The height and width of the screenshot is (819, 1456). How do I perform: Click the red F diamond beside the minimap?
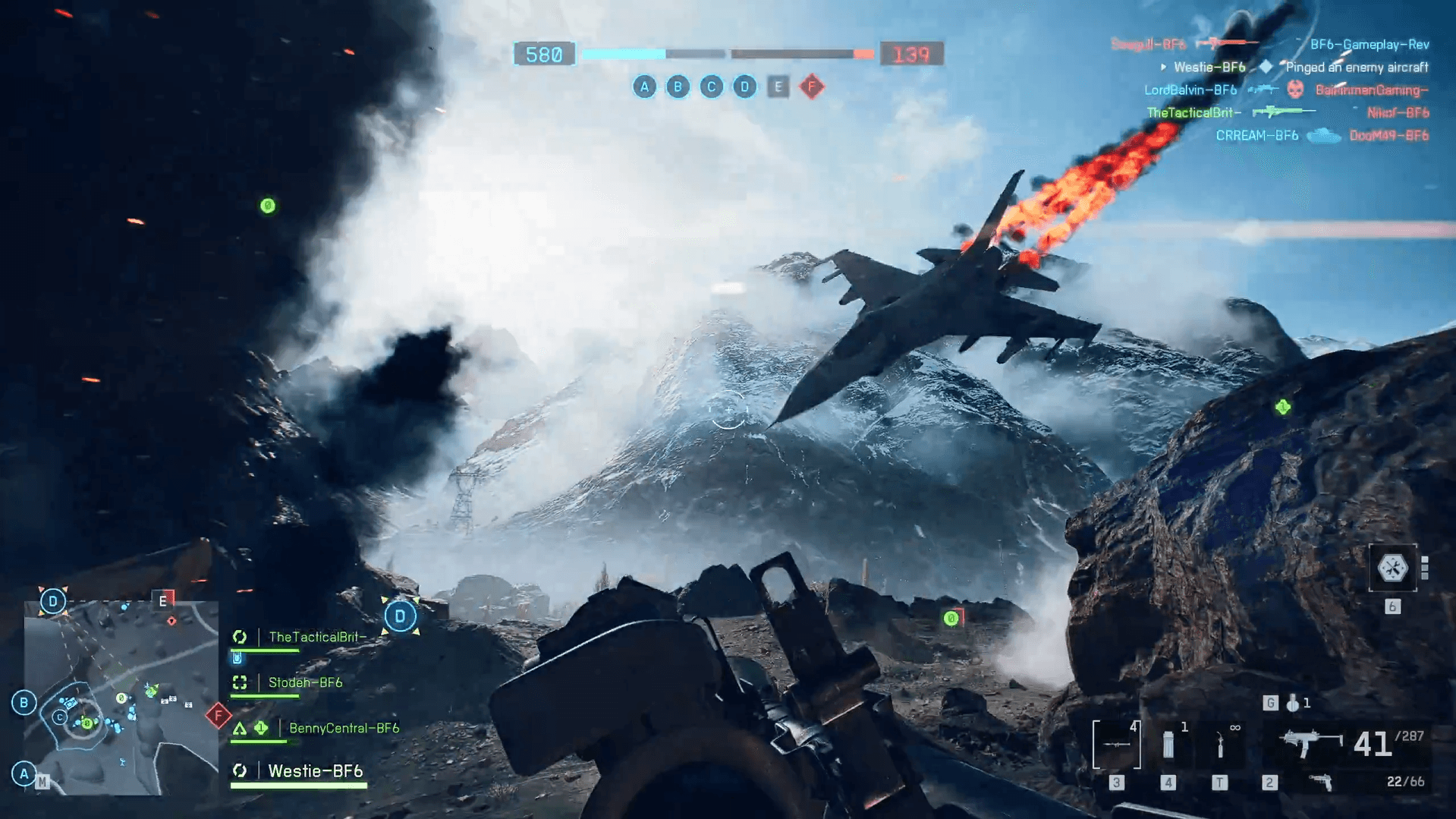click(x=219, y=715)
